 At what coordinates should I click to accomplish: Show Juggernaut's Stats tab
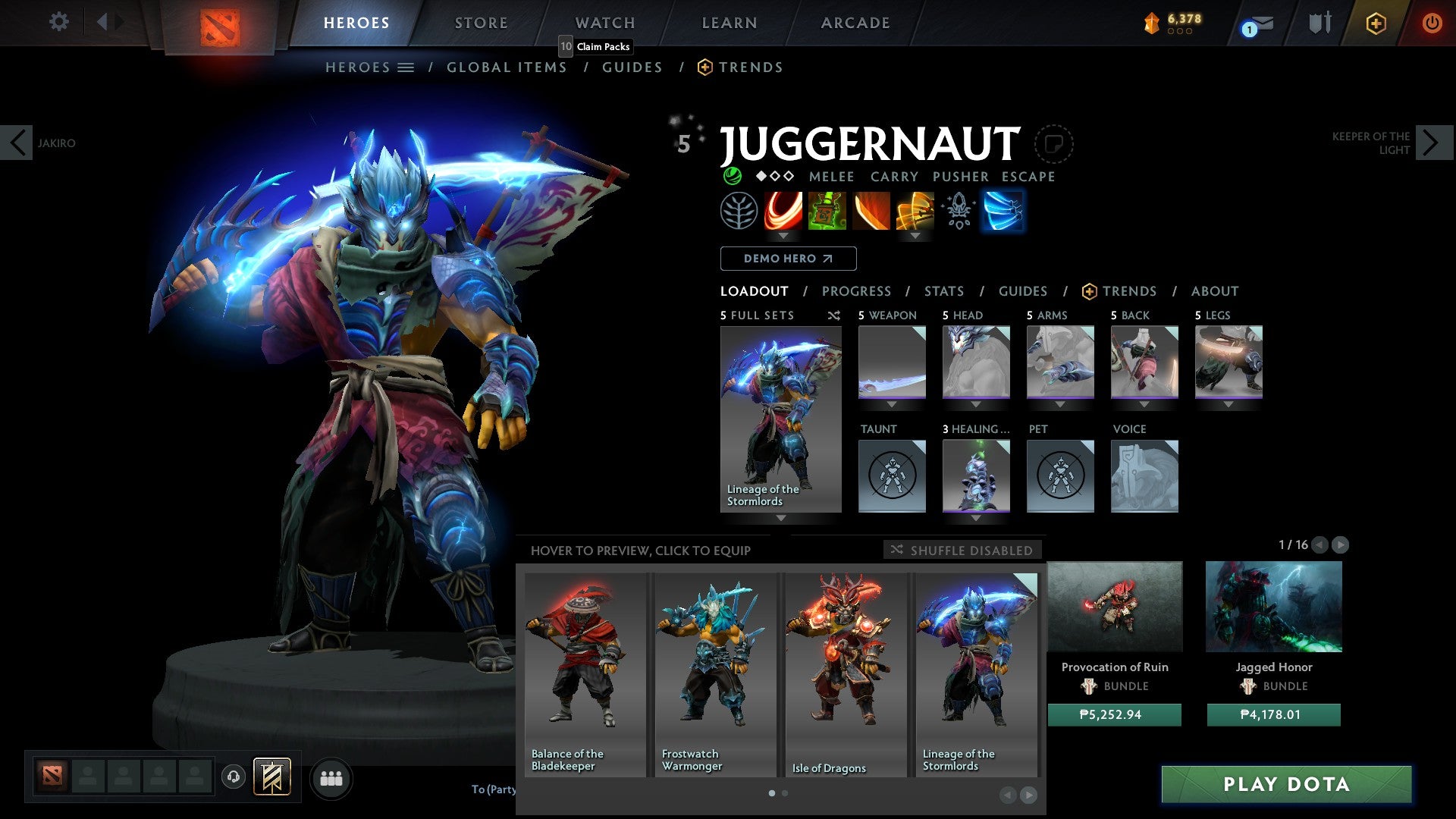(x=944, y=291)
